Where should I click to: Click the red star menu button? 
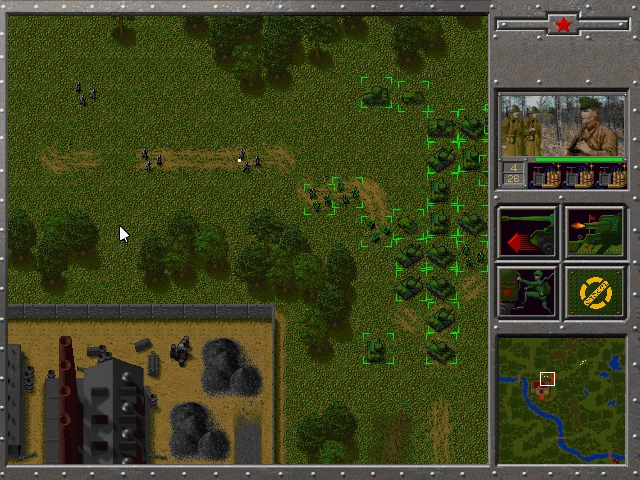click(x=563, y=25)
